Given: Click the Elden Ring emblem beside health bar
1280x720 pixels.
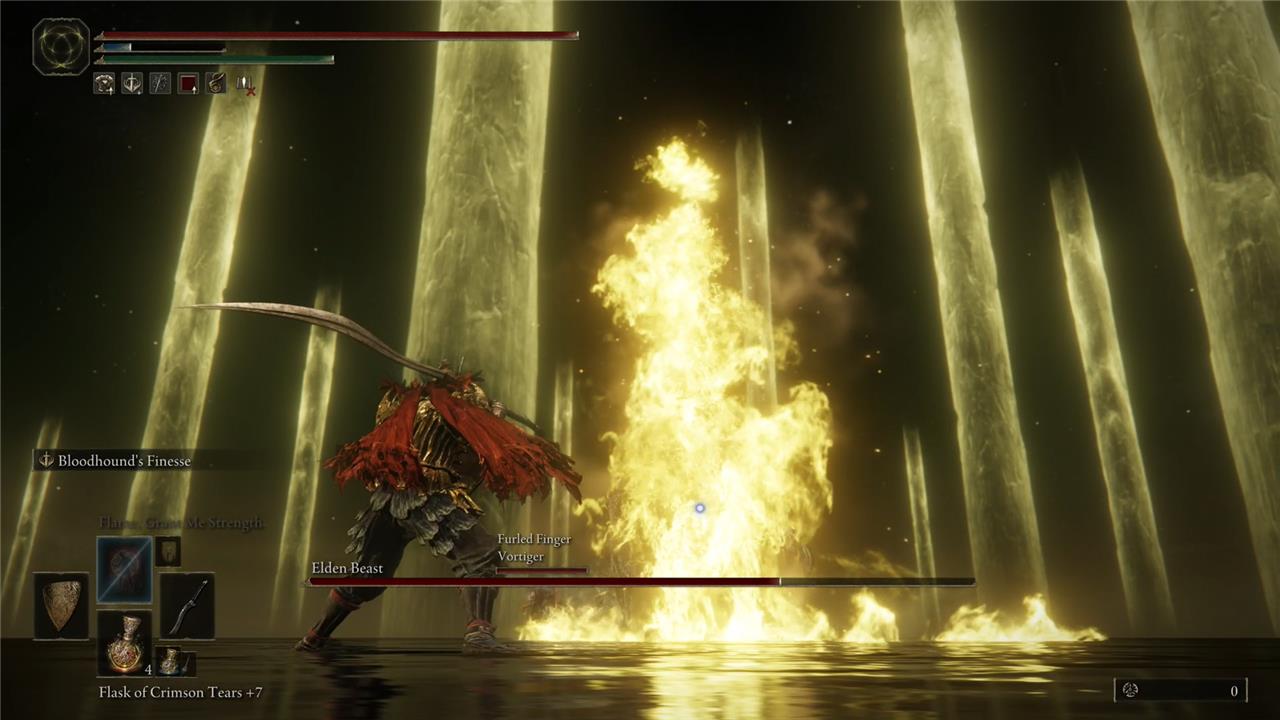Looking at the screenshot, I should pyautogui.click(x=61, y=47).
